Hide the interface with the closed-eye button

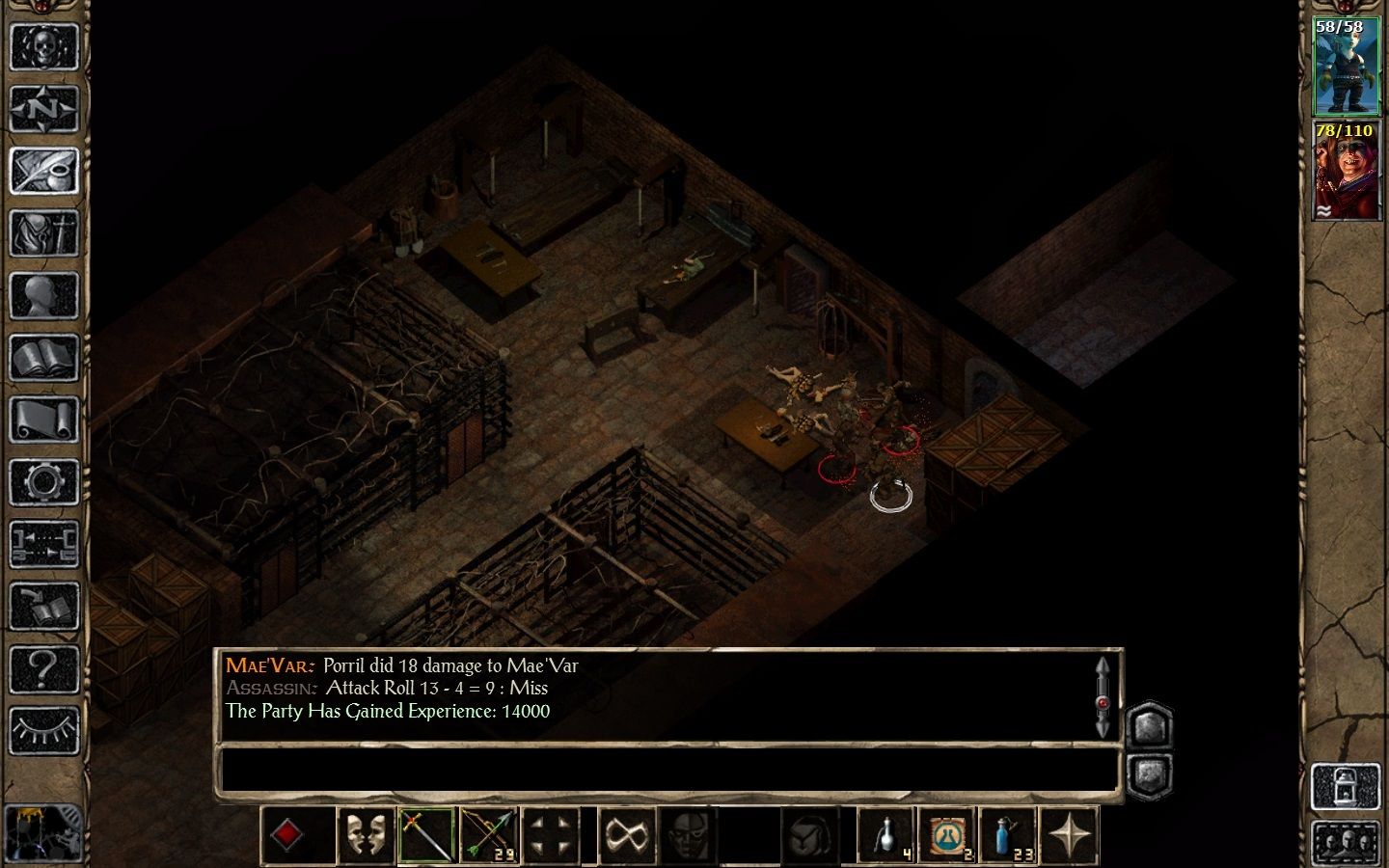pyautogui.click(x=43, y=730)
